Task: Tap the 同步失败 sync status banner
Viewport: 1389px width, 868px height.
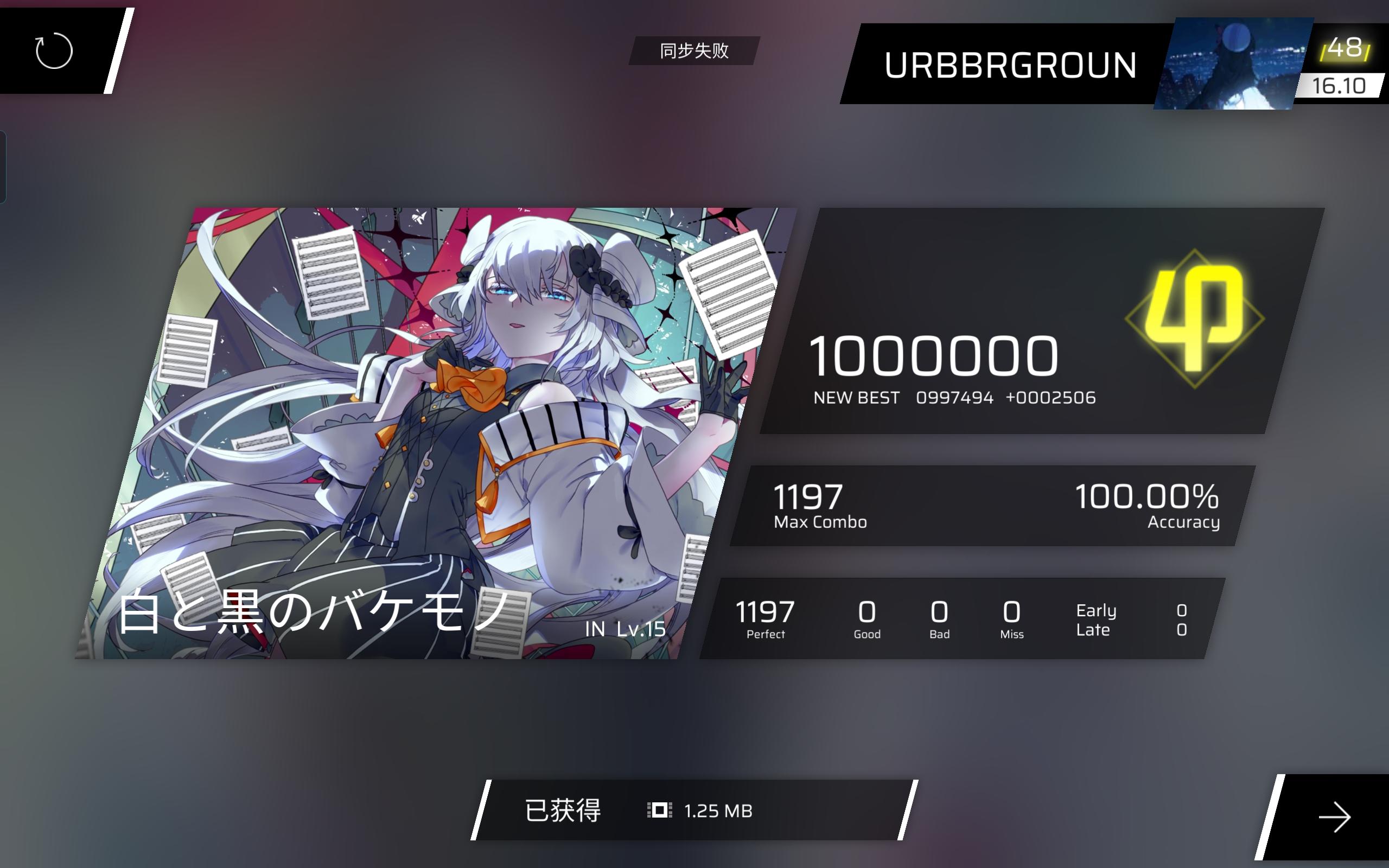Action: [x=694, y=51]
